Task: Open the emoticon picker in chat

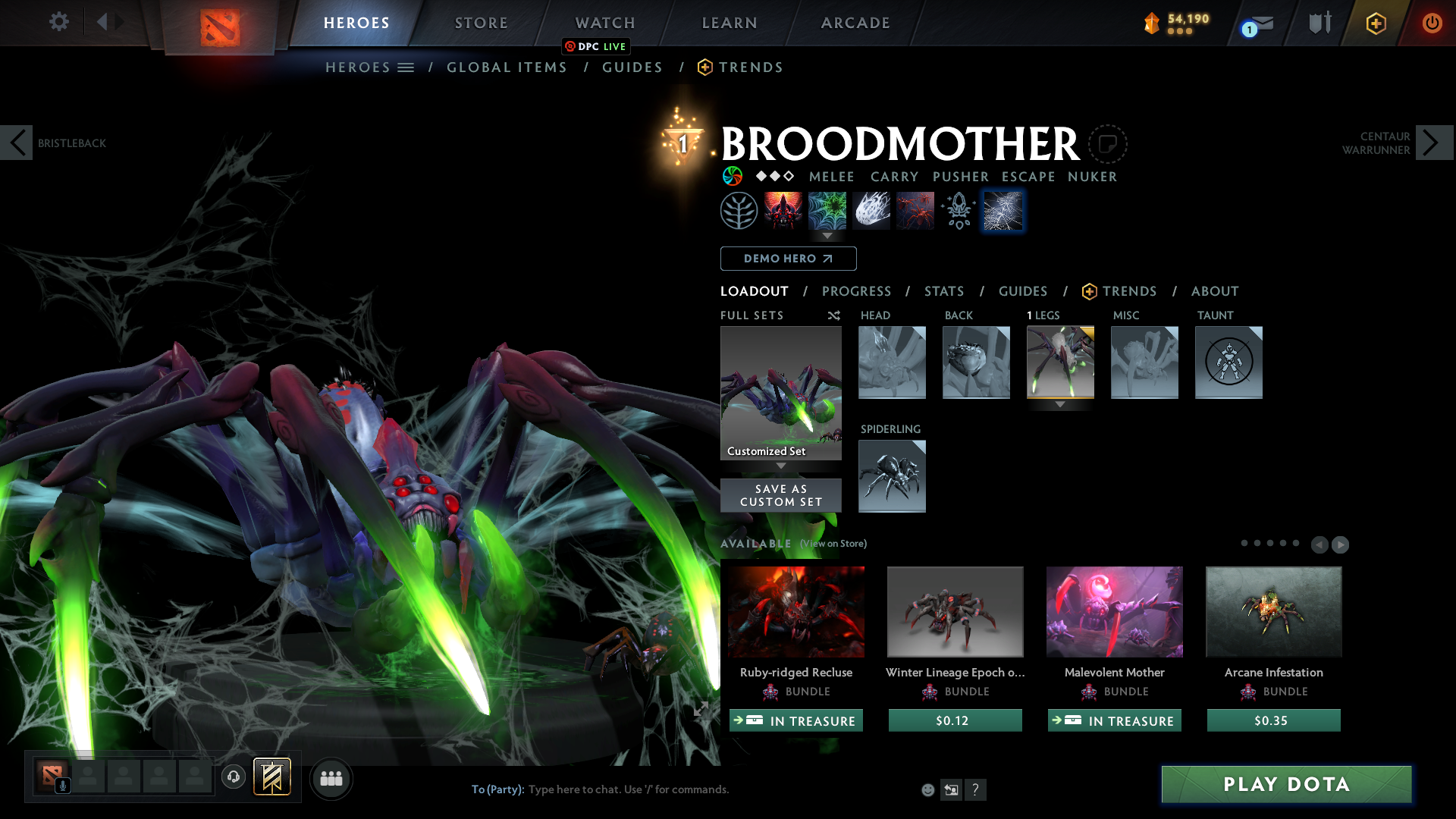Action: [x=927, y=789]
